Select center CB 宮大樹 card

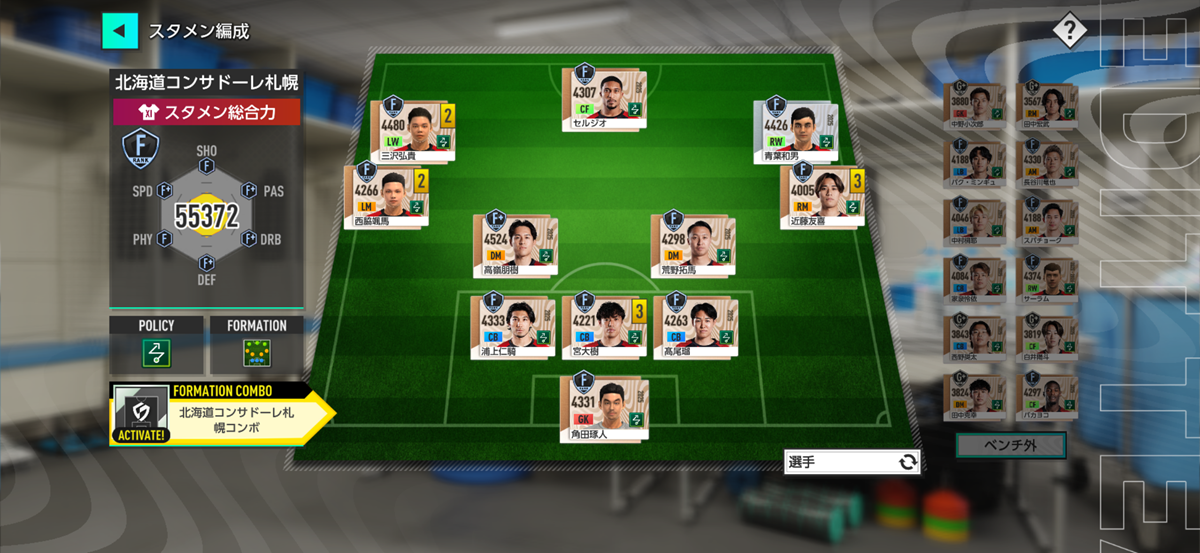[x=602, y=325]
